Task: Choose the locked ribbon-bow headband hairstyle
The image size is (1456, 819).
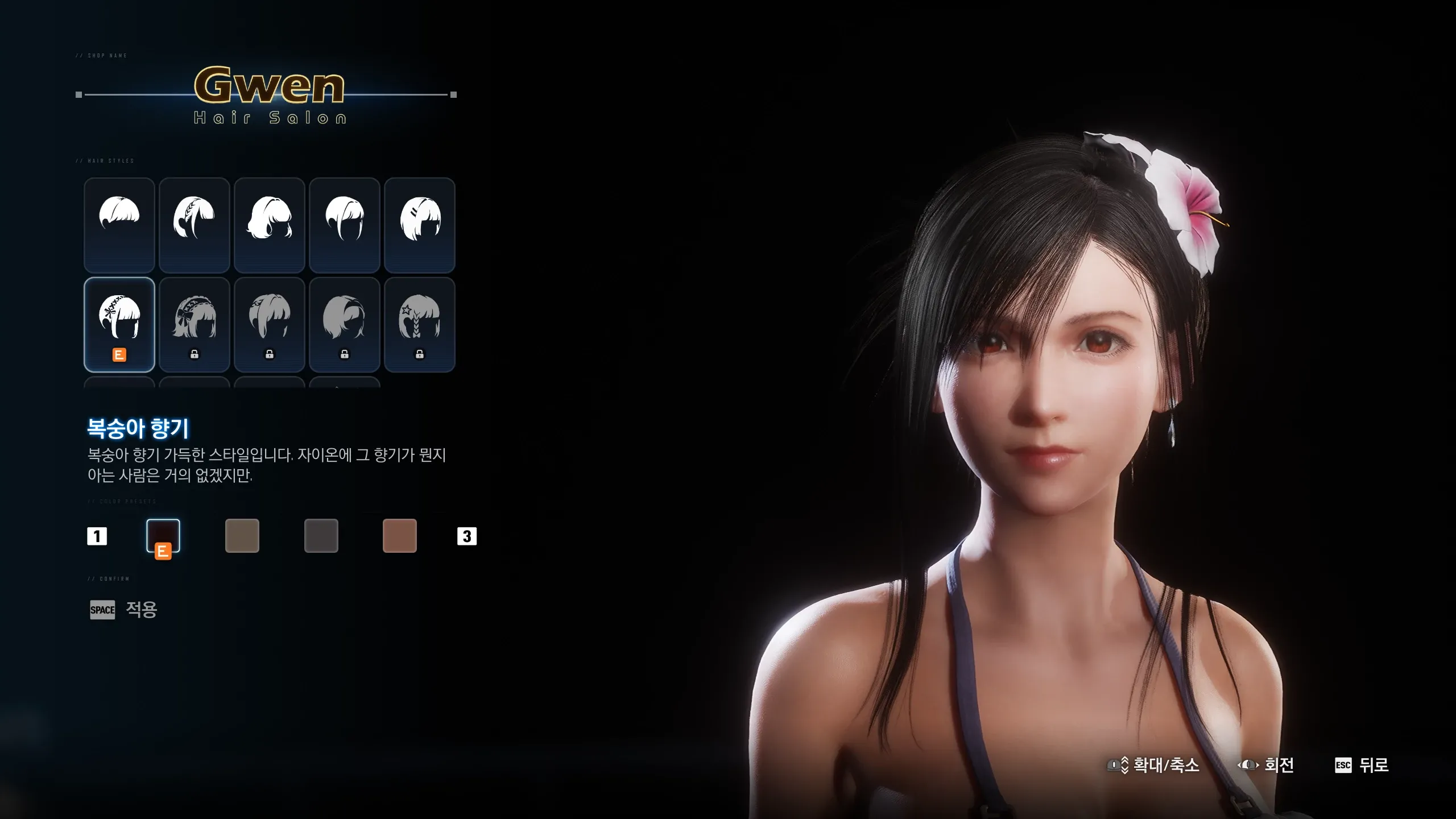Action: [195, 324]
